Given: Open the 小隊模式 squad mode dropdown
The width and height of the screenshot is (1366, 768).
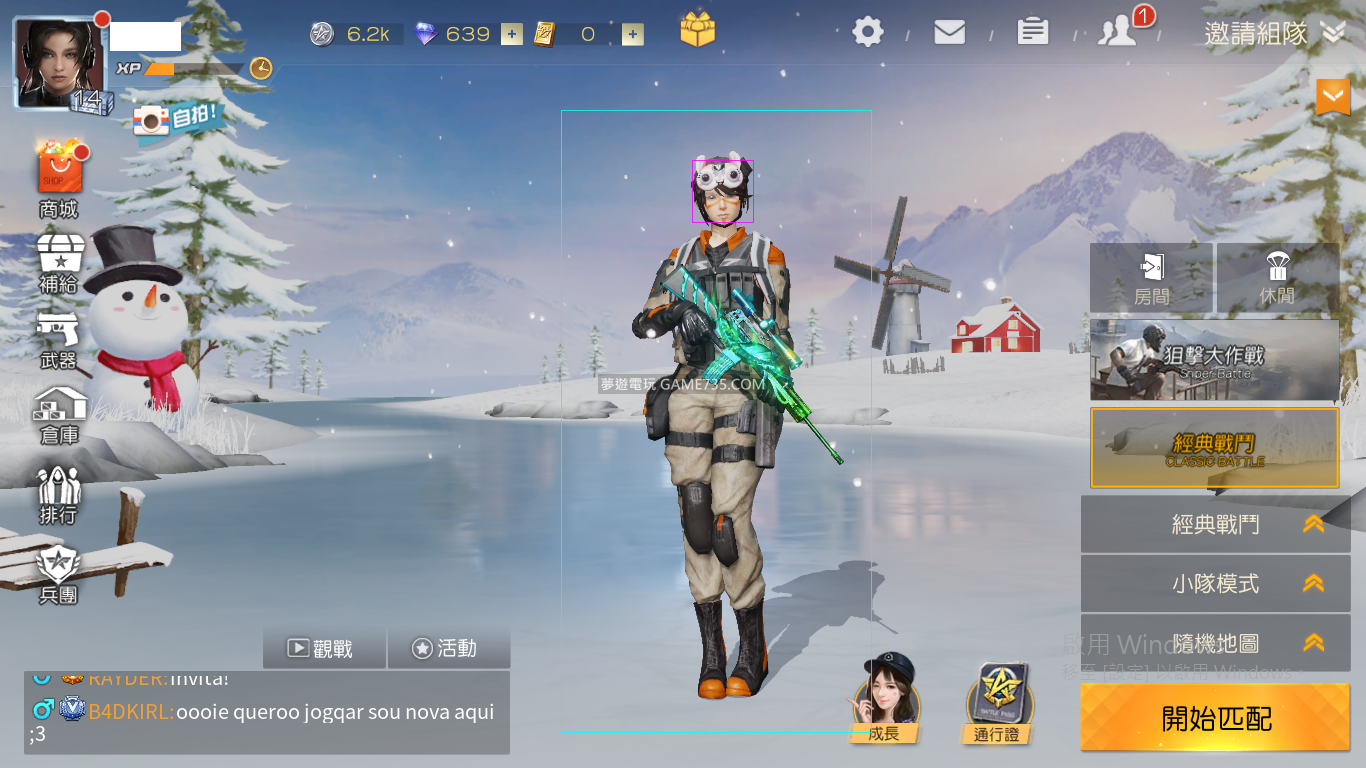Looking at the screenshot, I should pyautogui.click(x=1215, y=584).
